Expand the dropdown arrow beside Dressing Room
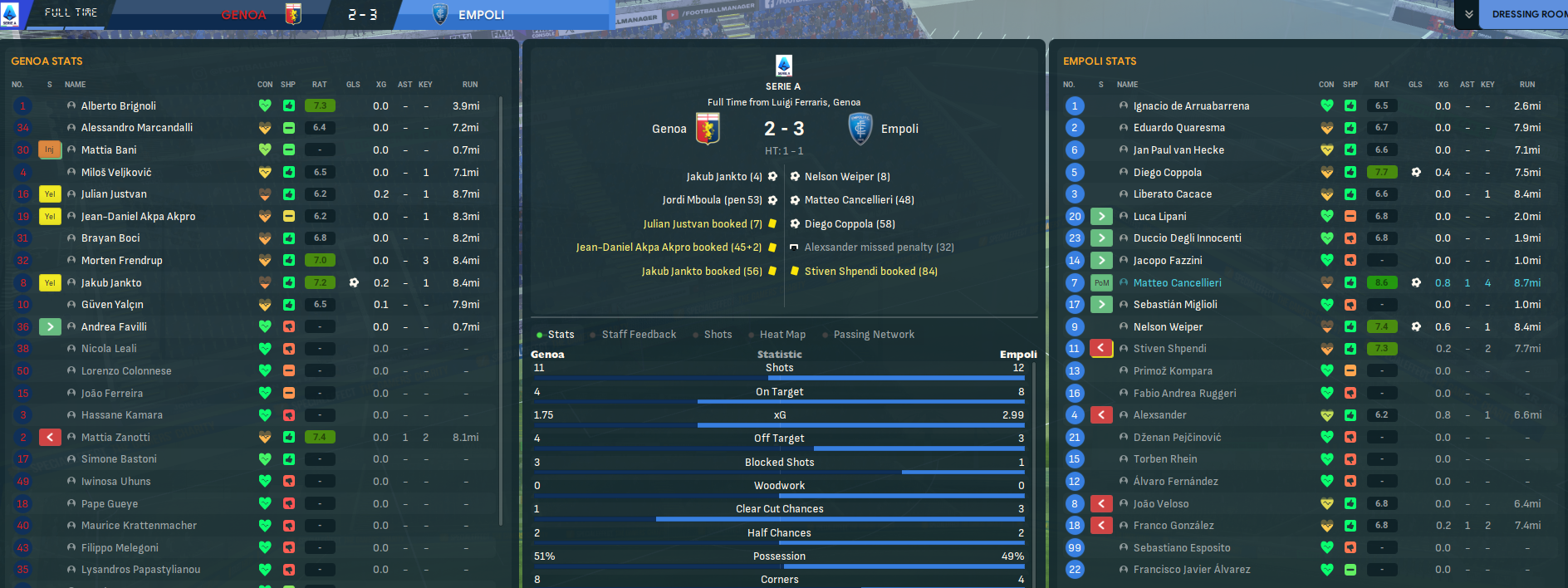 coord(1469,14)
